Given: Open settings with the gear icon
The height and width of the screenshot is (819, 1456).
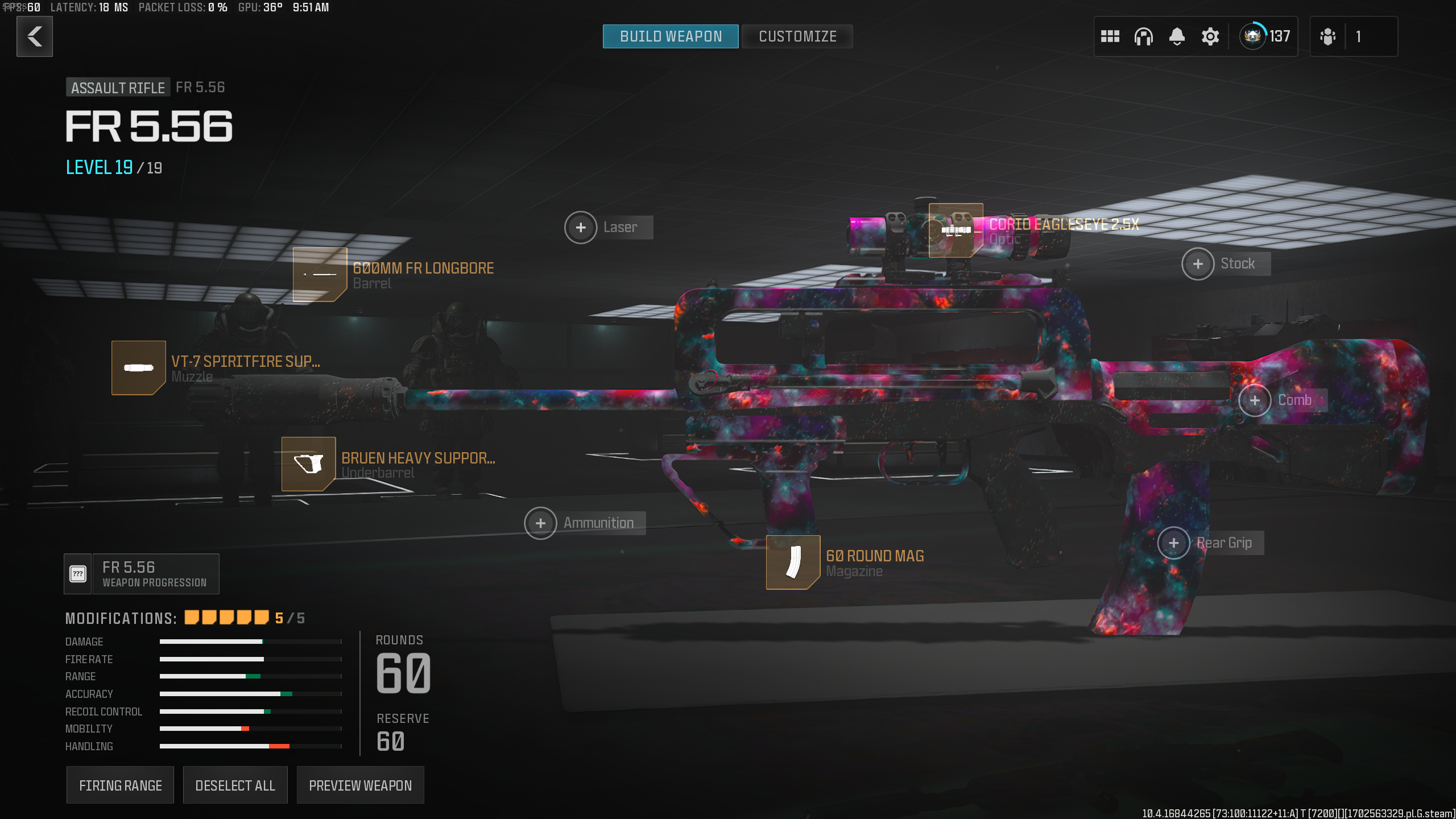Looking at the screenshot, I should 1210,36.
